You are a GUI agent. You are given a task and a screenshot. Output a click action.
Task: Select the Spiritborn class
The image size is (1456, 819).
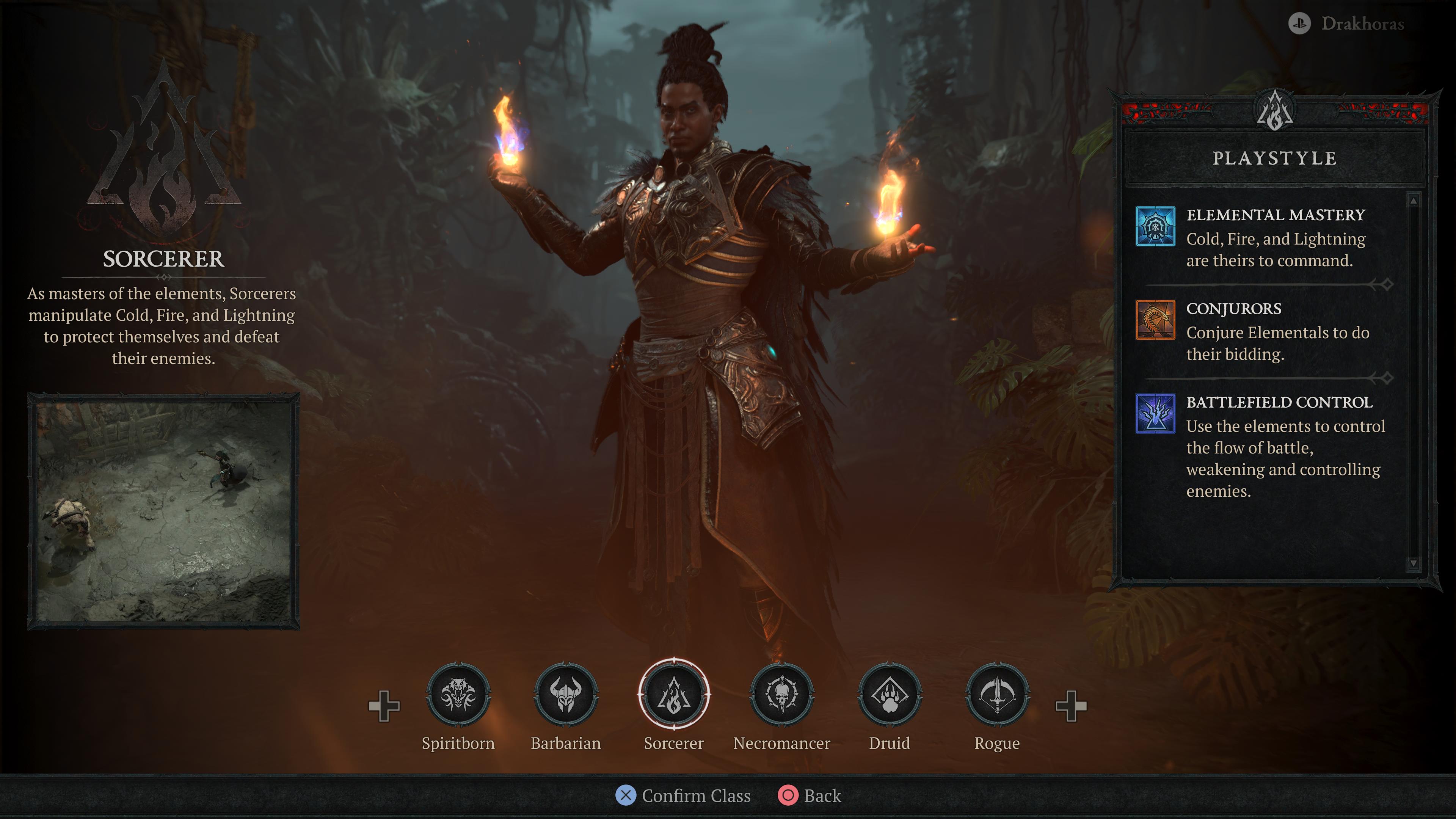(x=458, y=695)
